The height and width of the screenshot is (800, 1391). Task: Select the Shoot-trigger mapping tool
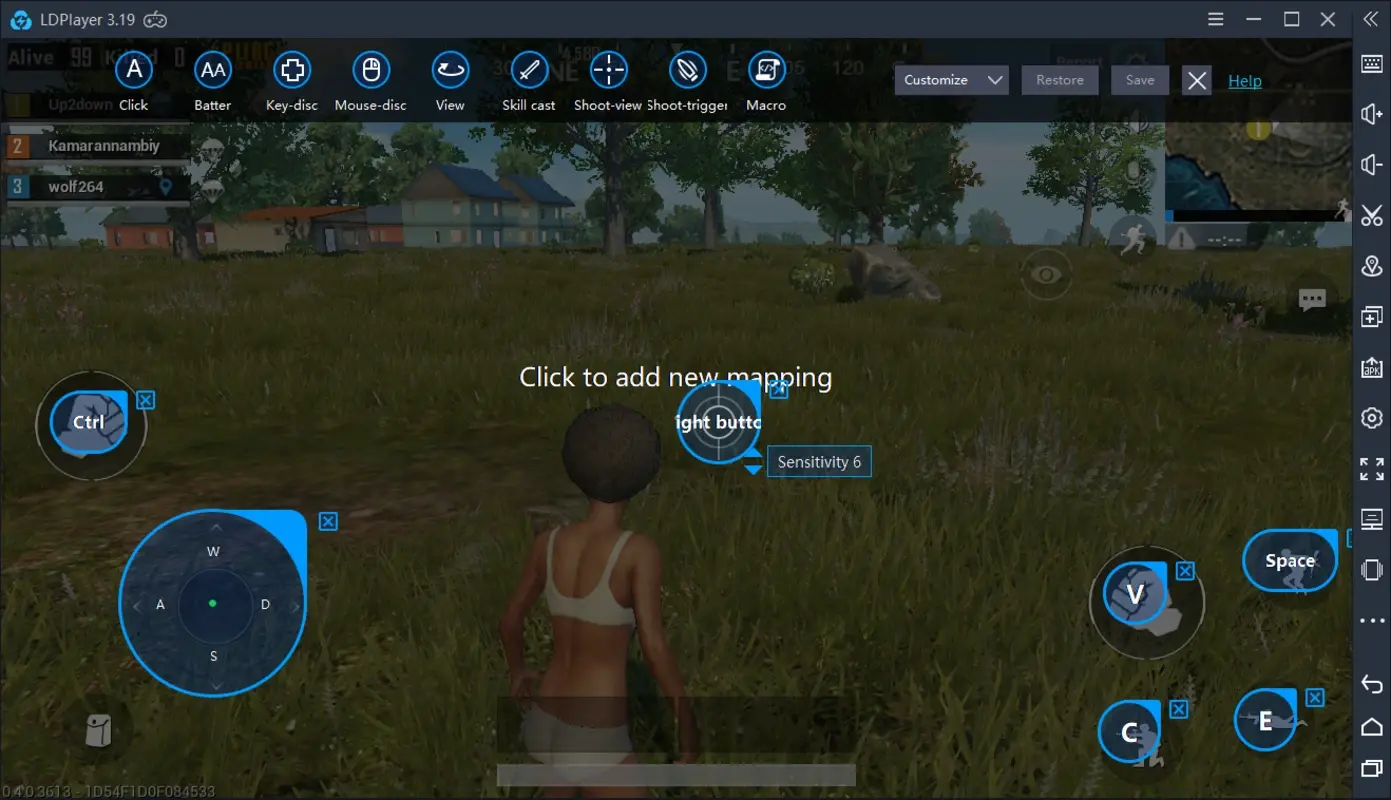(x=687, y=70)
